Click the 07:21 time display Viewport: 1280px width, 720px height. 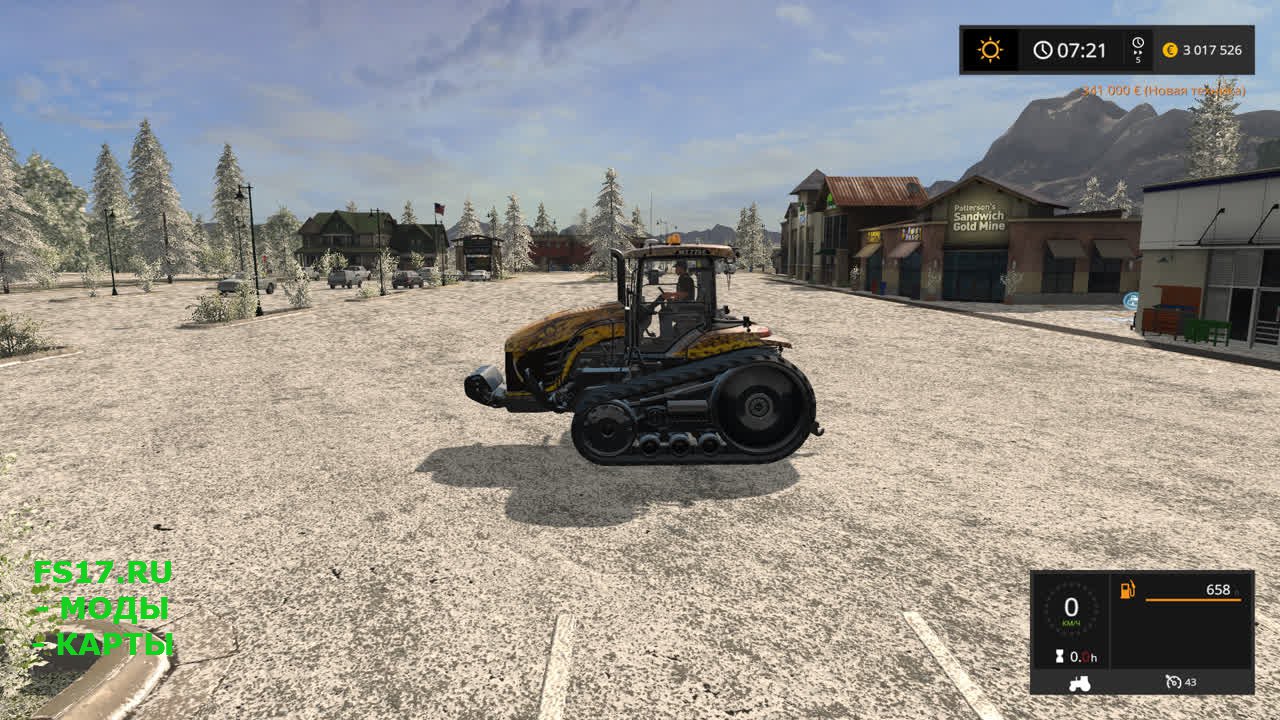(1083, 49)
